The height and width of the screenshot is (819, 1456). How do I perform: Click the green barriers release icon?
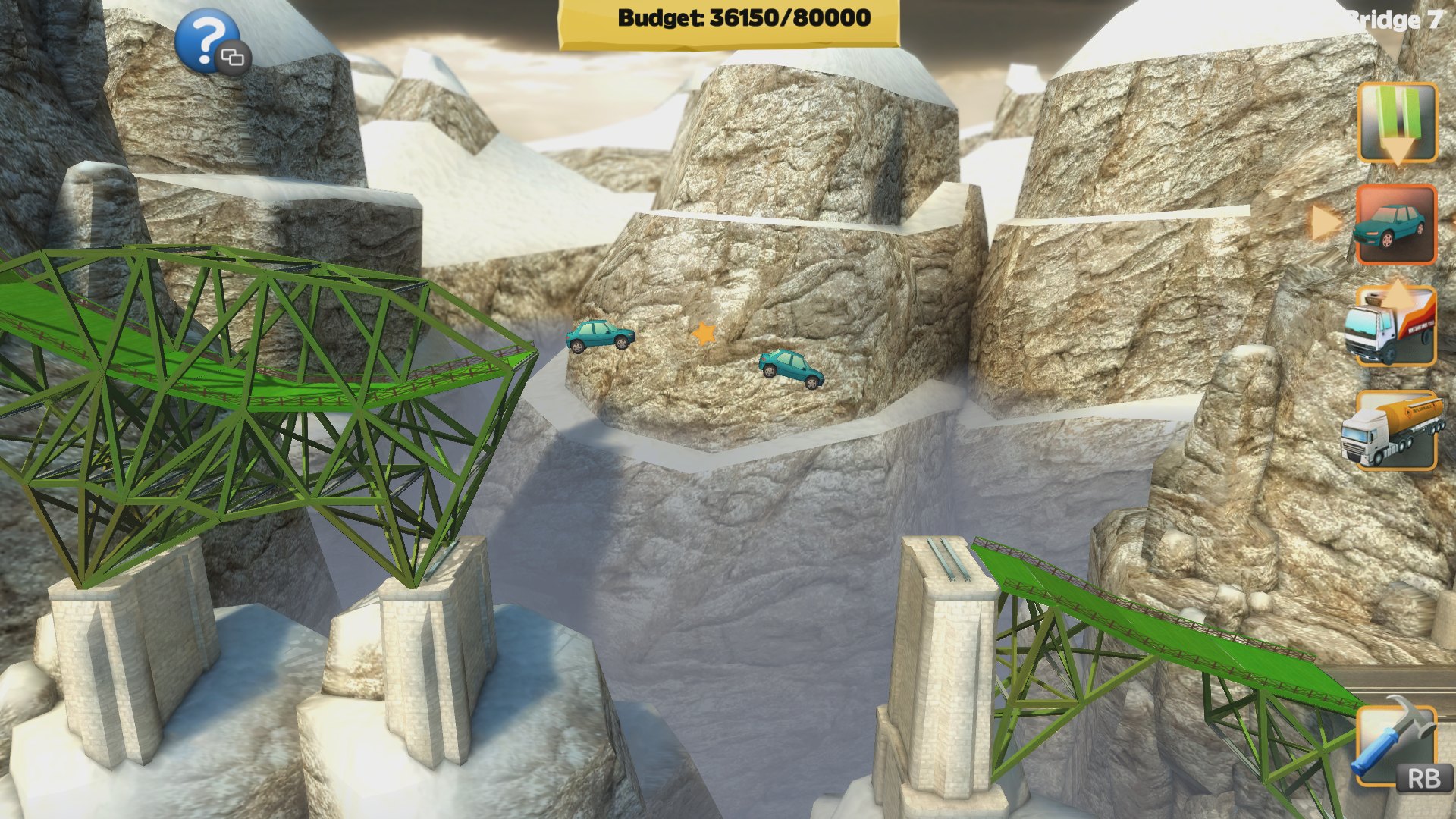pyautogui.click(x=1399, y=121)
